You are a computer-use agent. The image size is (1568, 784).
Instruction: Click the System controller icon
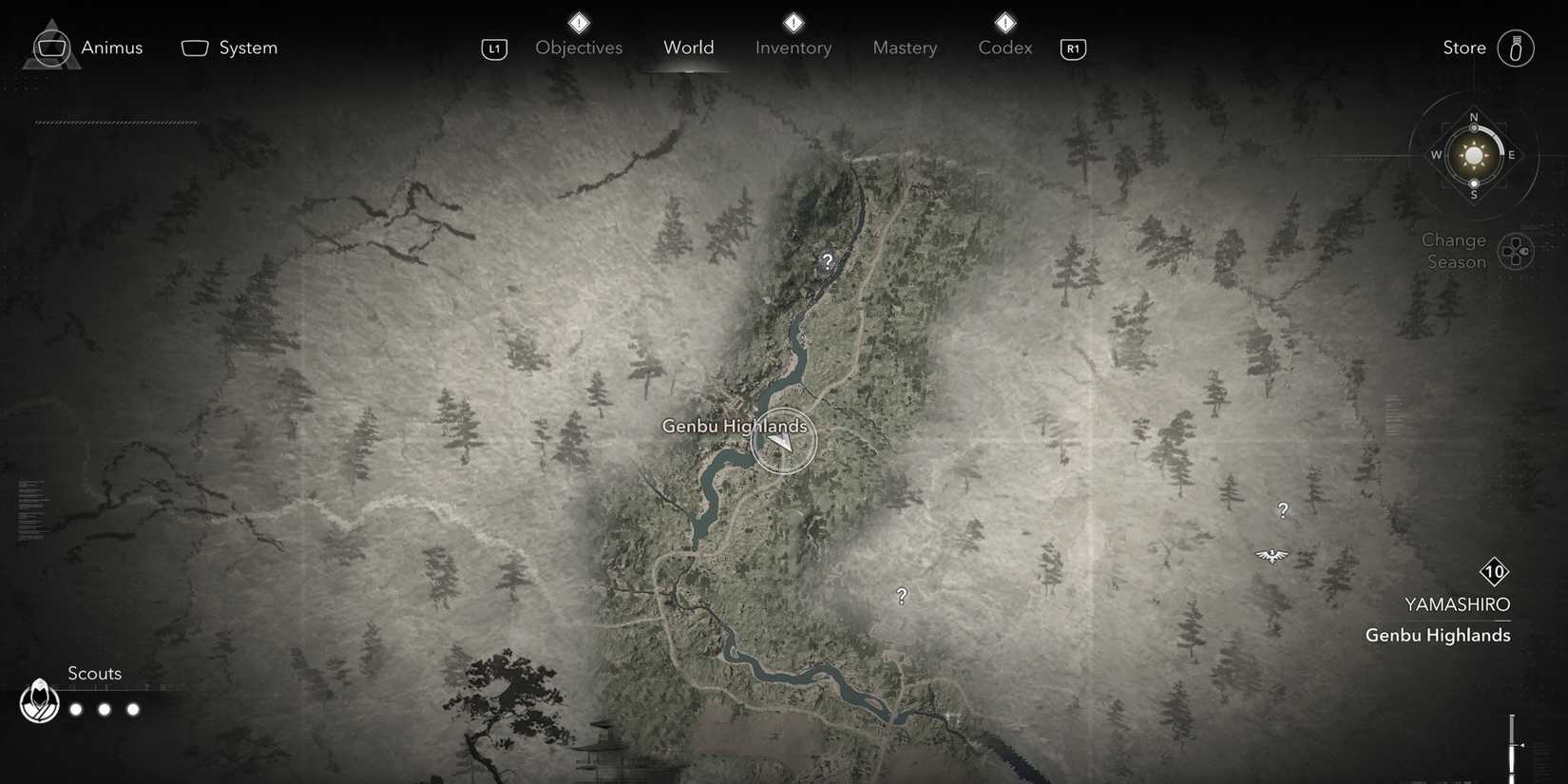[195, 47]
